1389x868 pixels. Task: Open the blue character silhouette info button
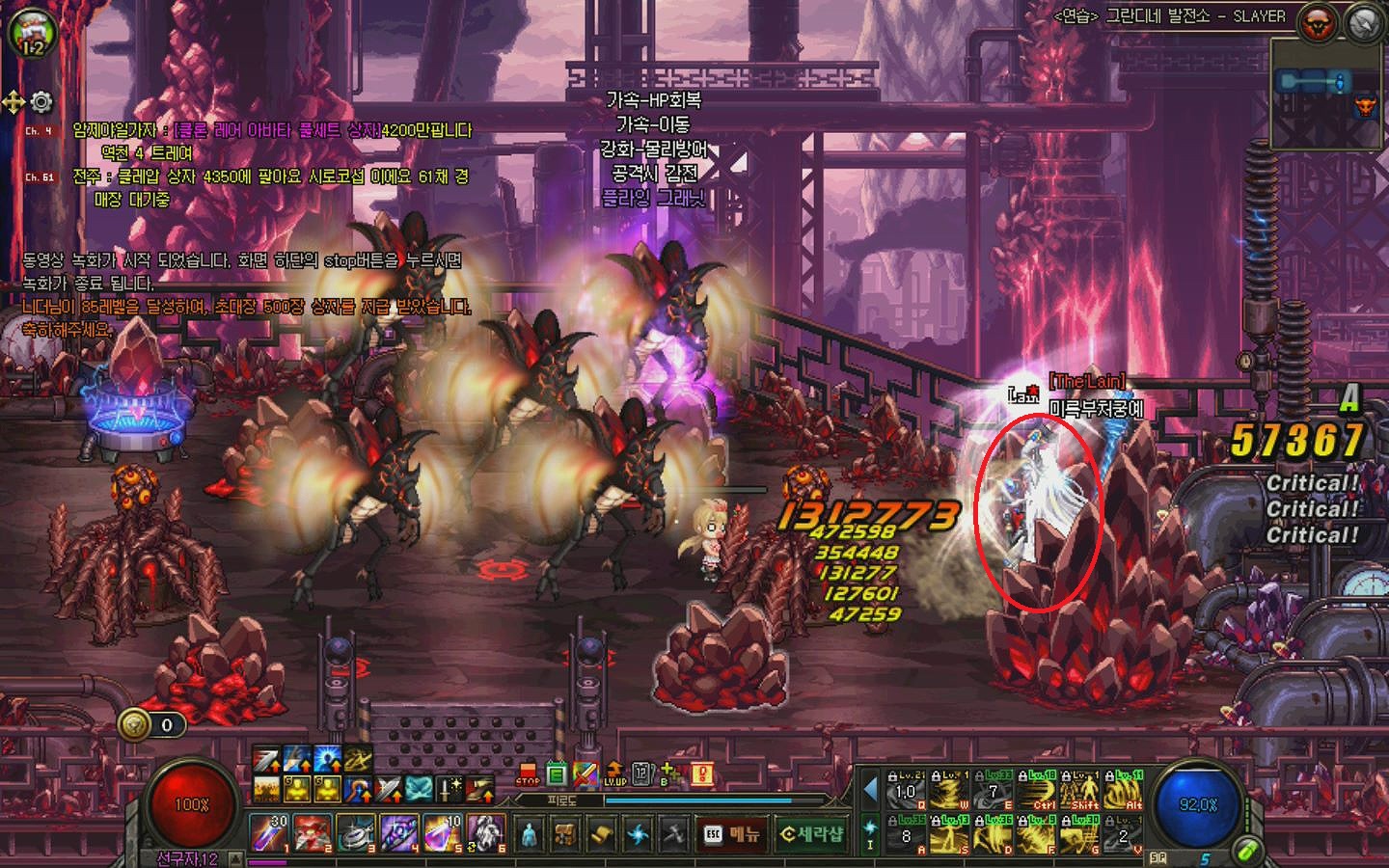point(529,834)
